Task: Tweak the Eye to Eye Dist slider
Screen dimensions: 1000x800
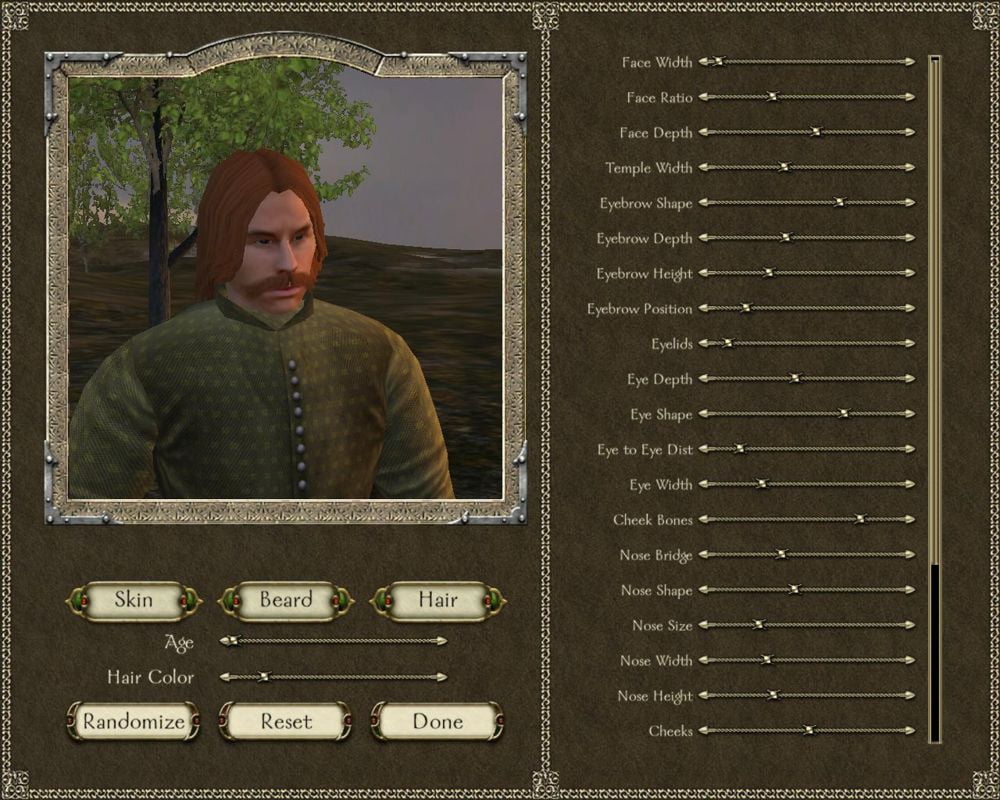Action: (739, 449)
